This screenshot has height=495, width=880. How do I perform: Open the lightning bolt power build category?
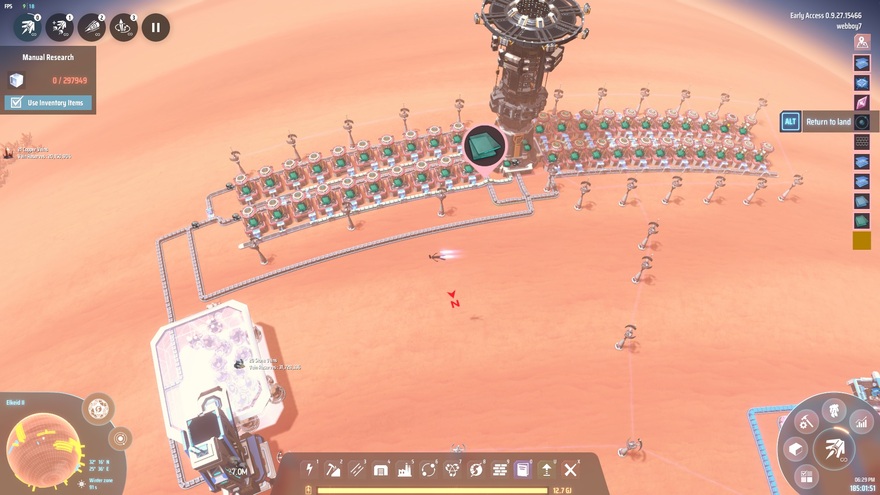(x=310, y=469)
